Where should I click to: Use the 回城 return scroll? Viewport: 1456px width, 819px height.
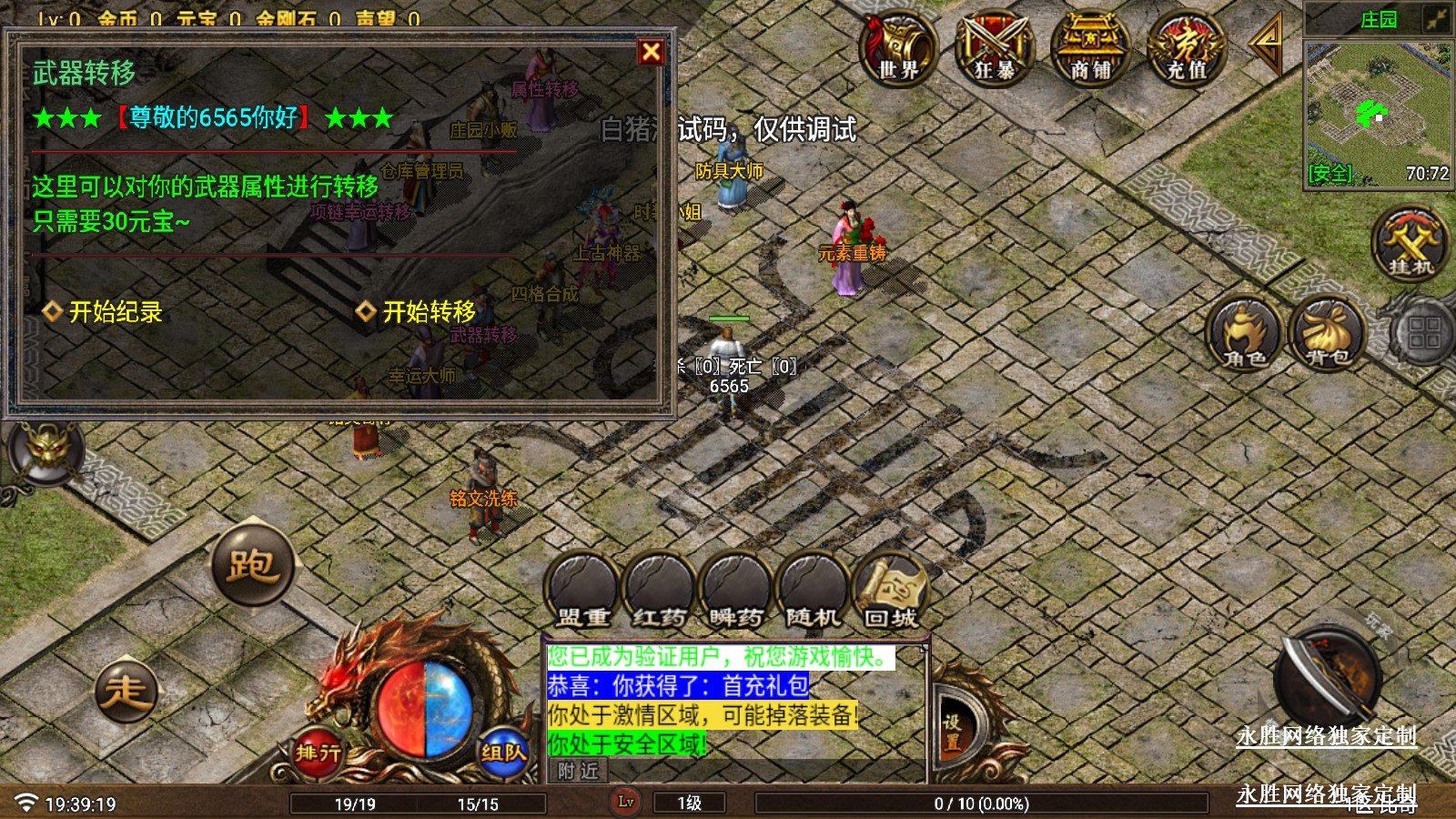pyautogui.click(x=890, y=590)
